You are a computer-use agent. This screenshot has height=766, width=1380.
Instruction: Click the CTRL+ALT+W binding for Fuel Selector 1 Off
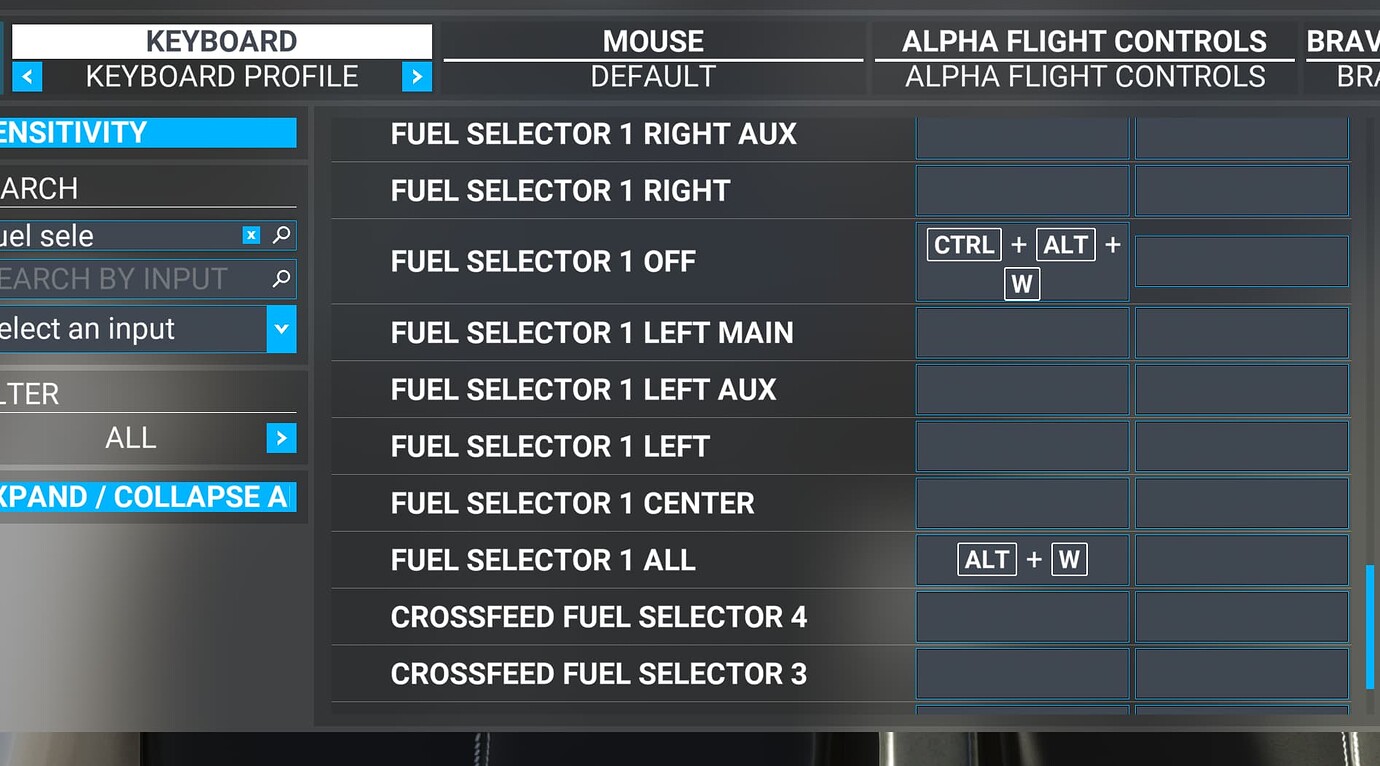1021,261
